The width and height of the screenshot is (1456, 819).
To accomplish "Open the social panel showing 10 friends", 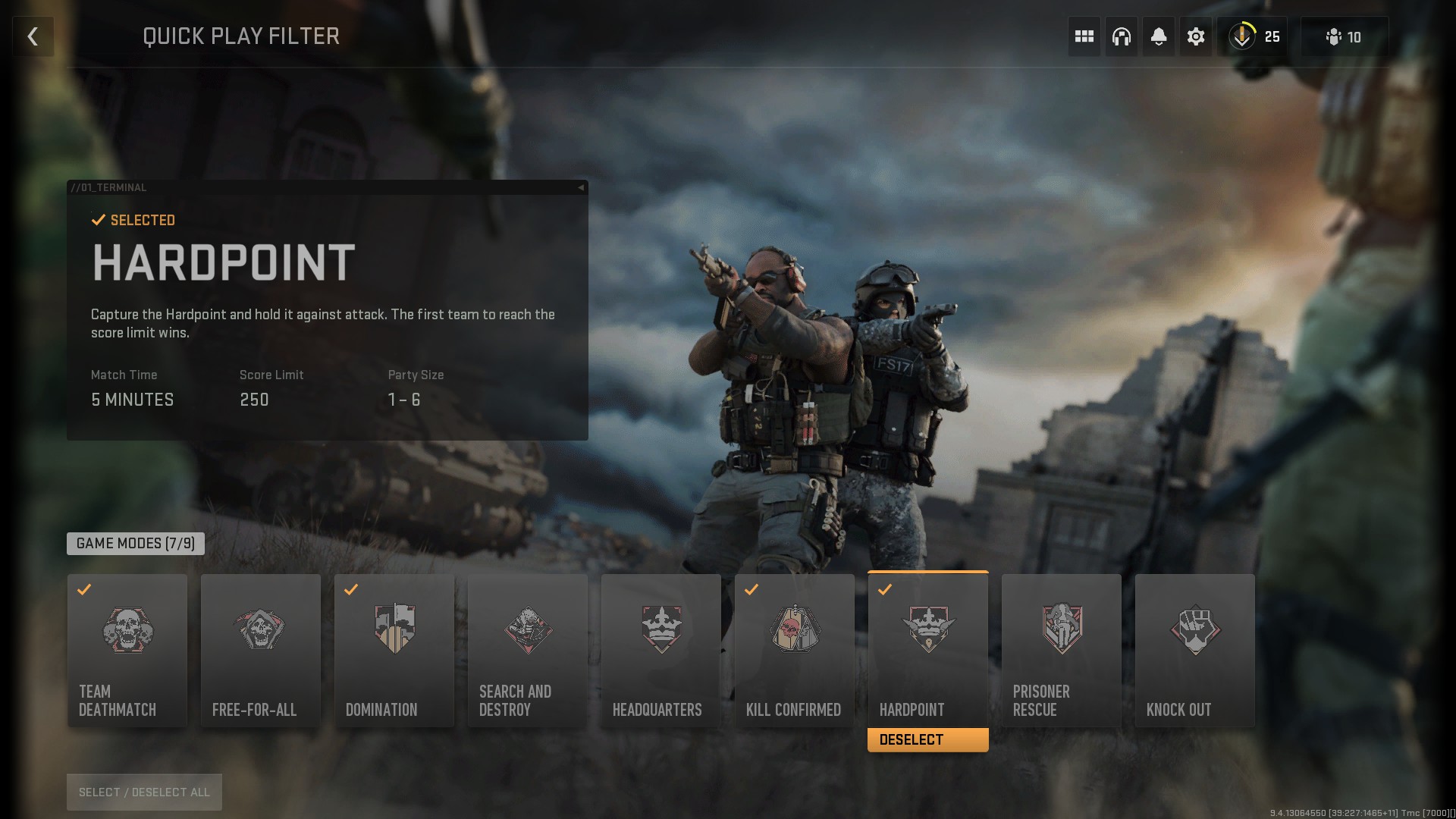I will 1343,36.
